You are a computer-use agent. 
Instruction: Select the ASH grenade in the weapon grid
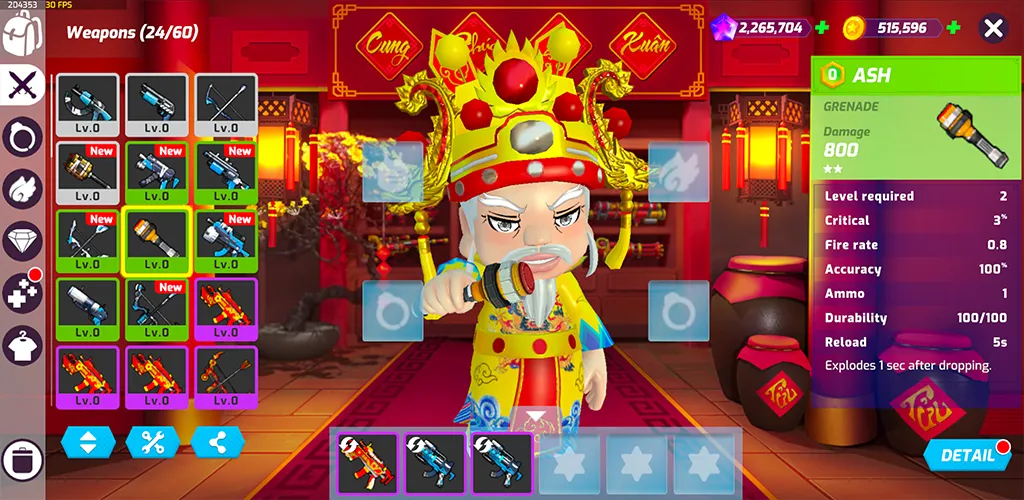[156, 240]
